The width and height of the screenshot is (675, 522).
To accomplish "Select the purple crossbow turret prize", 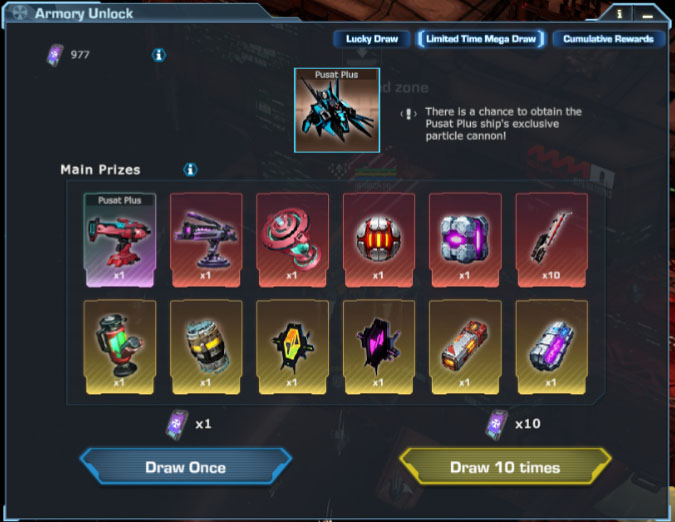I will [205, 240].
